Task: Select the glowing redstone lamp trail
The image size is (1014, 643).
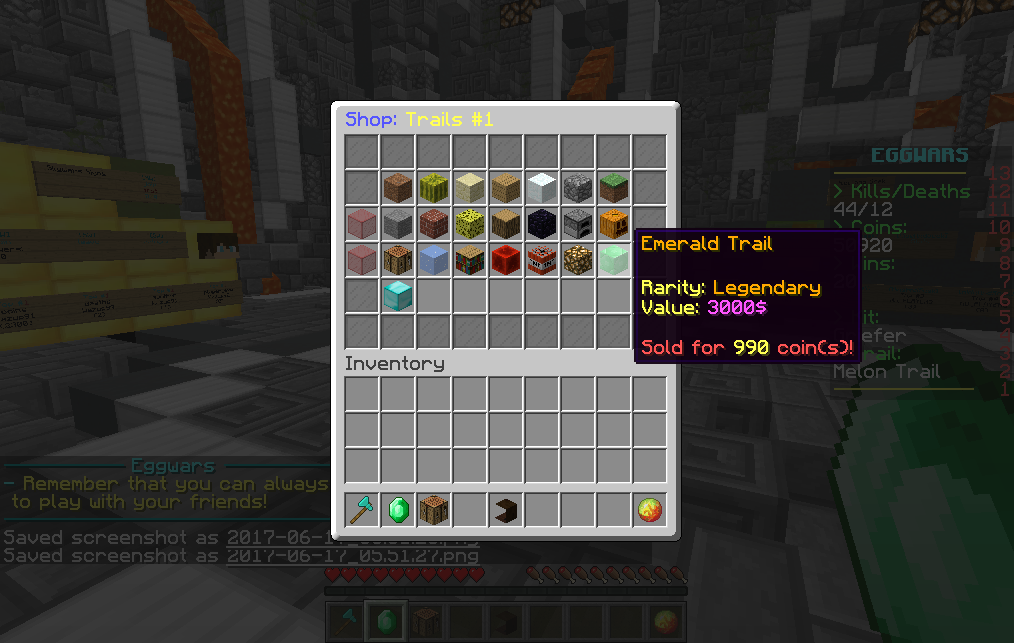Action: point(577,259)
